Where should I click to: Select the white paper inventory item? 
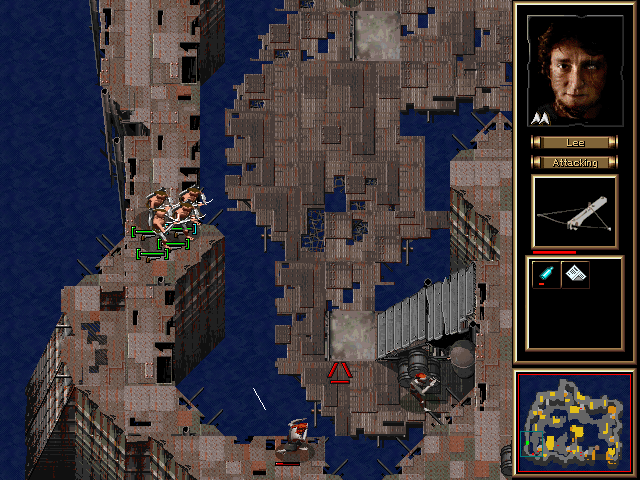pyautogui.click(x=575, y=273)
